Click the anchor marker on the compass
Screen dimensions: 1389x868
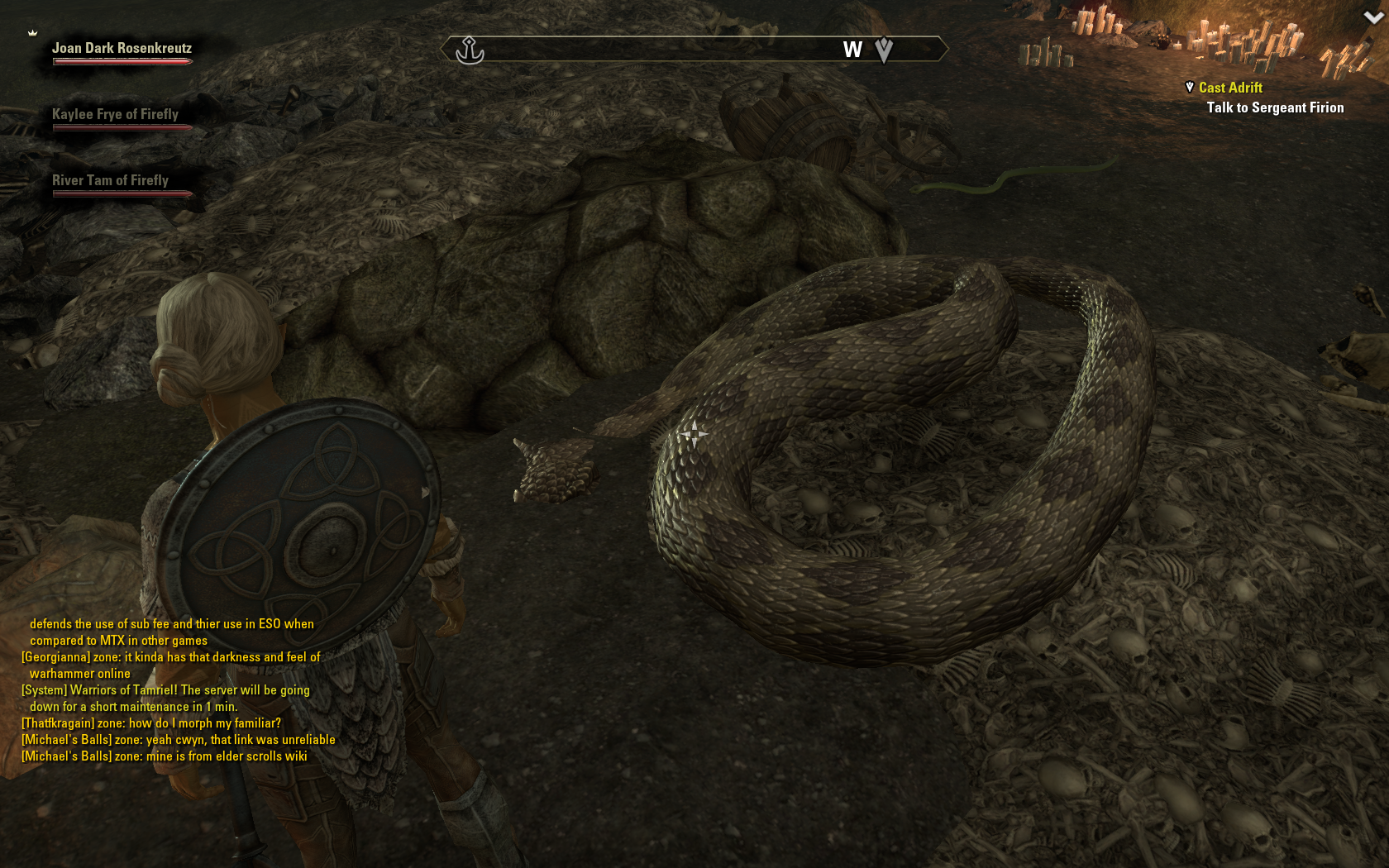coord(470,50)
